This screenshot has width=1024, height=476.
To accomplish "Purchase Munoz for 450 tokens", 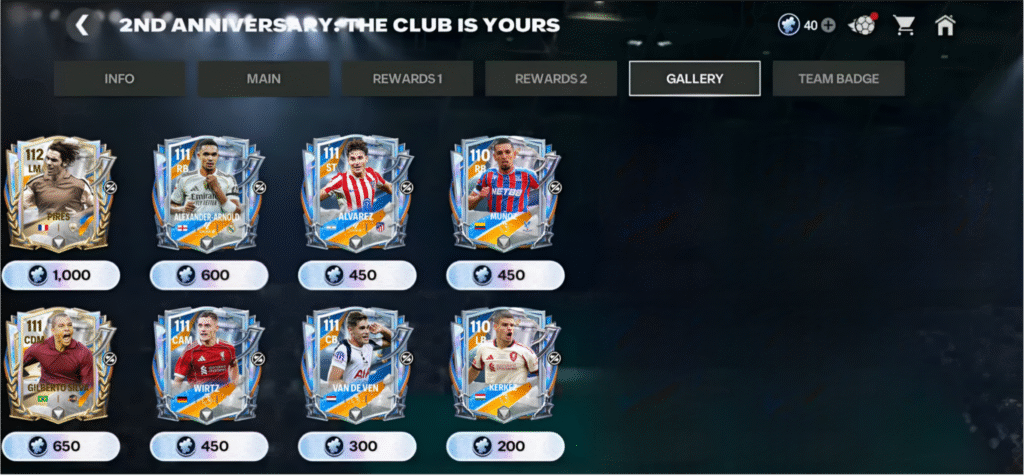I will click(x=505, y=275).
